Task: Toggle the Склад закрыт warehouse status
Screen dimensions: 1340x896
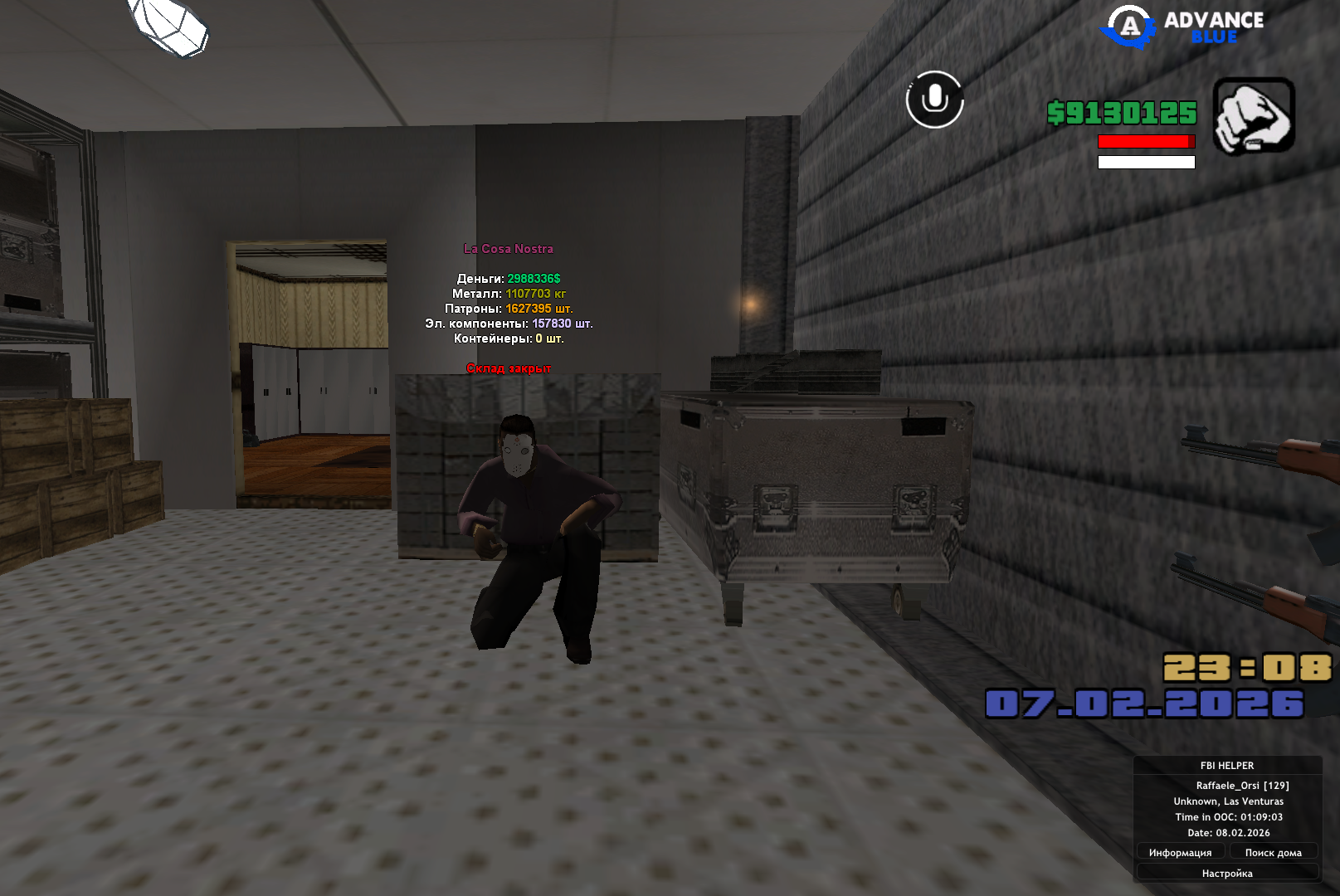Action: click(x=509, y=368)
